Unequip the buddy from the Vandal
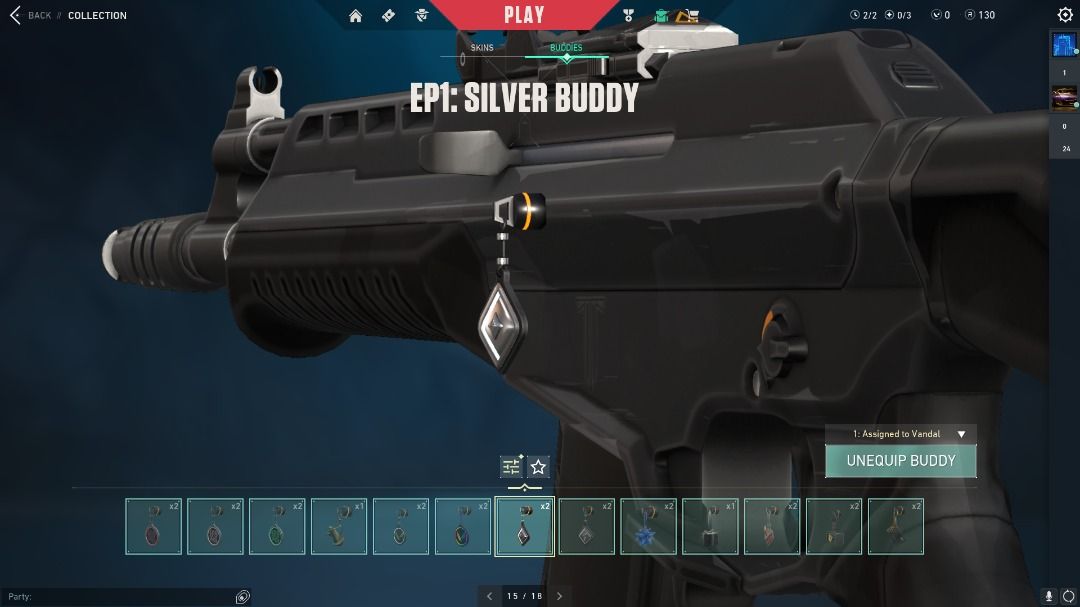The width and height of the screenshot is (1080, 607). click(x=900, y=461)
